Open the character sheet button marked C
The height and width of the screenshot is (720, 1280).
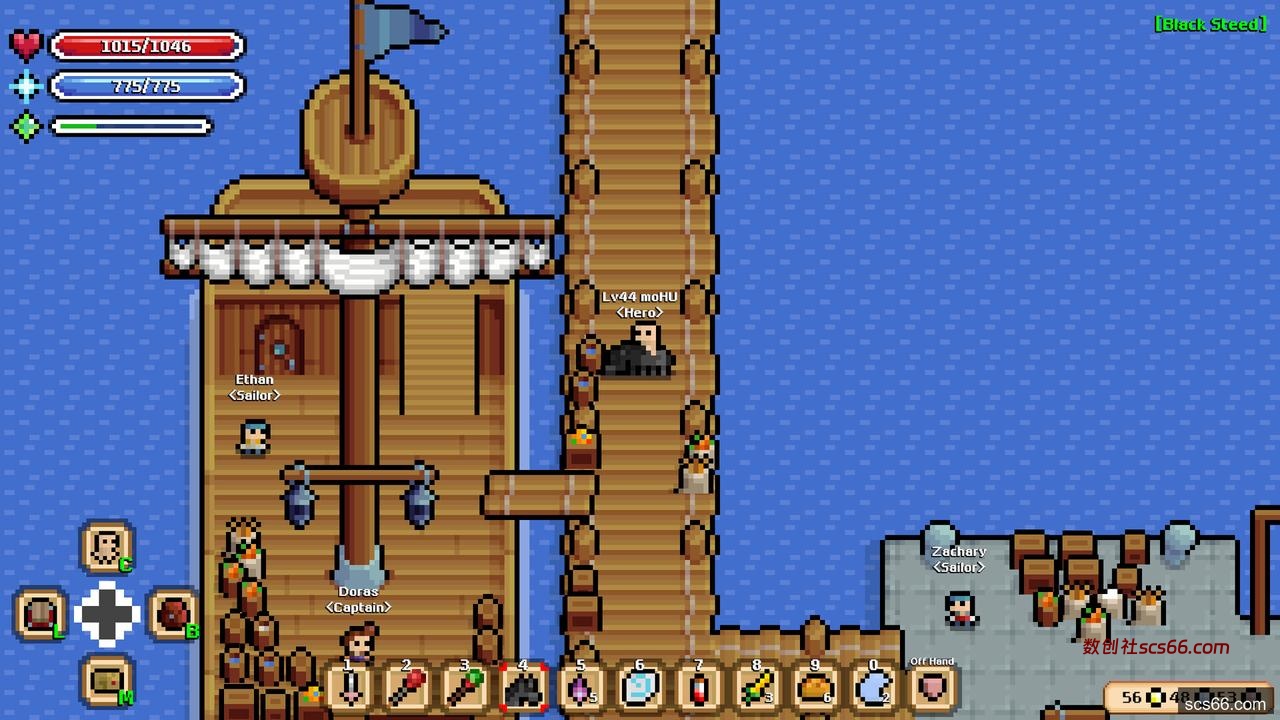[x=105, y=547]
